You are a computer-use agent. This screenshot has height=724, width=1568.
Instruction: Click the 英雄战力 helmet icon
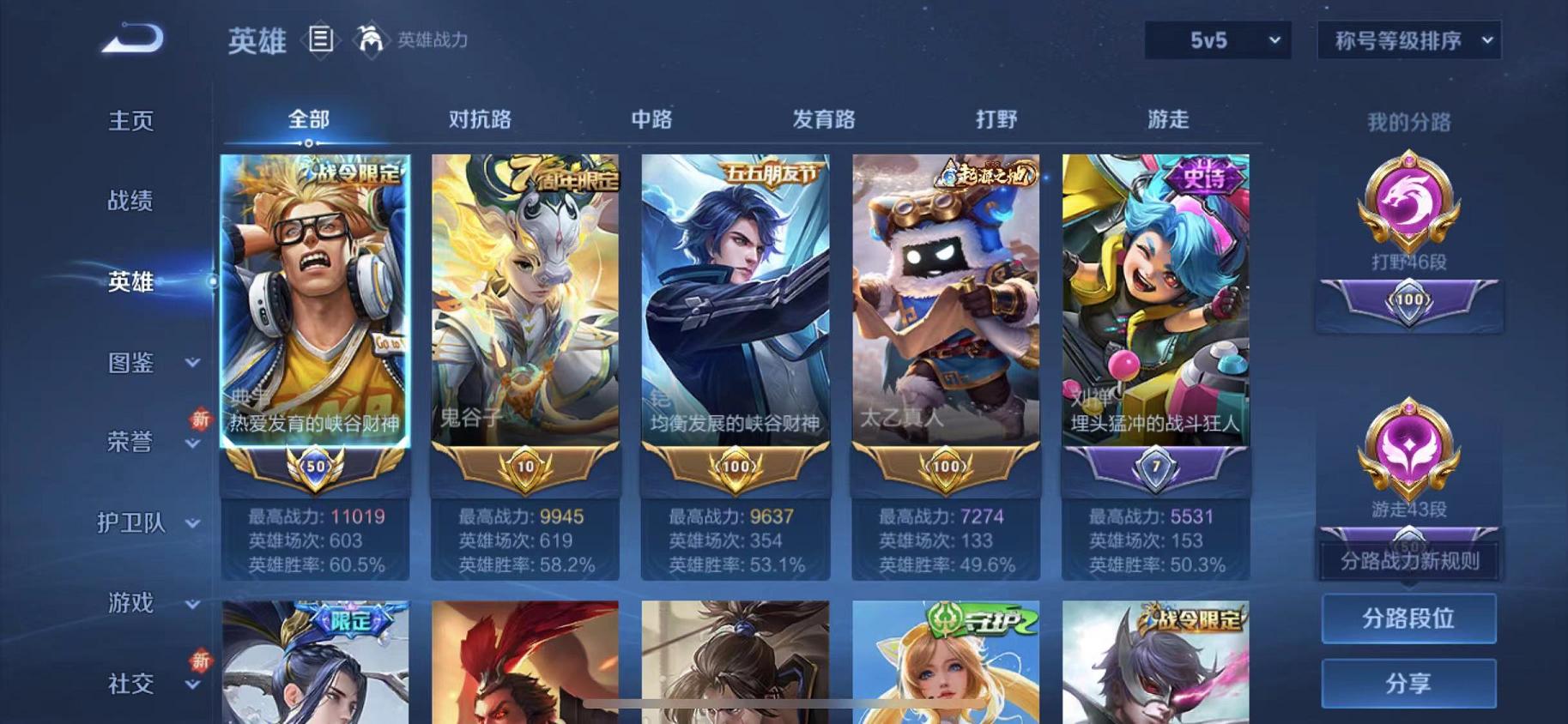pos(371,39)
